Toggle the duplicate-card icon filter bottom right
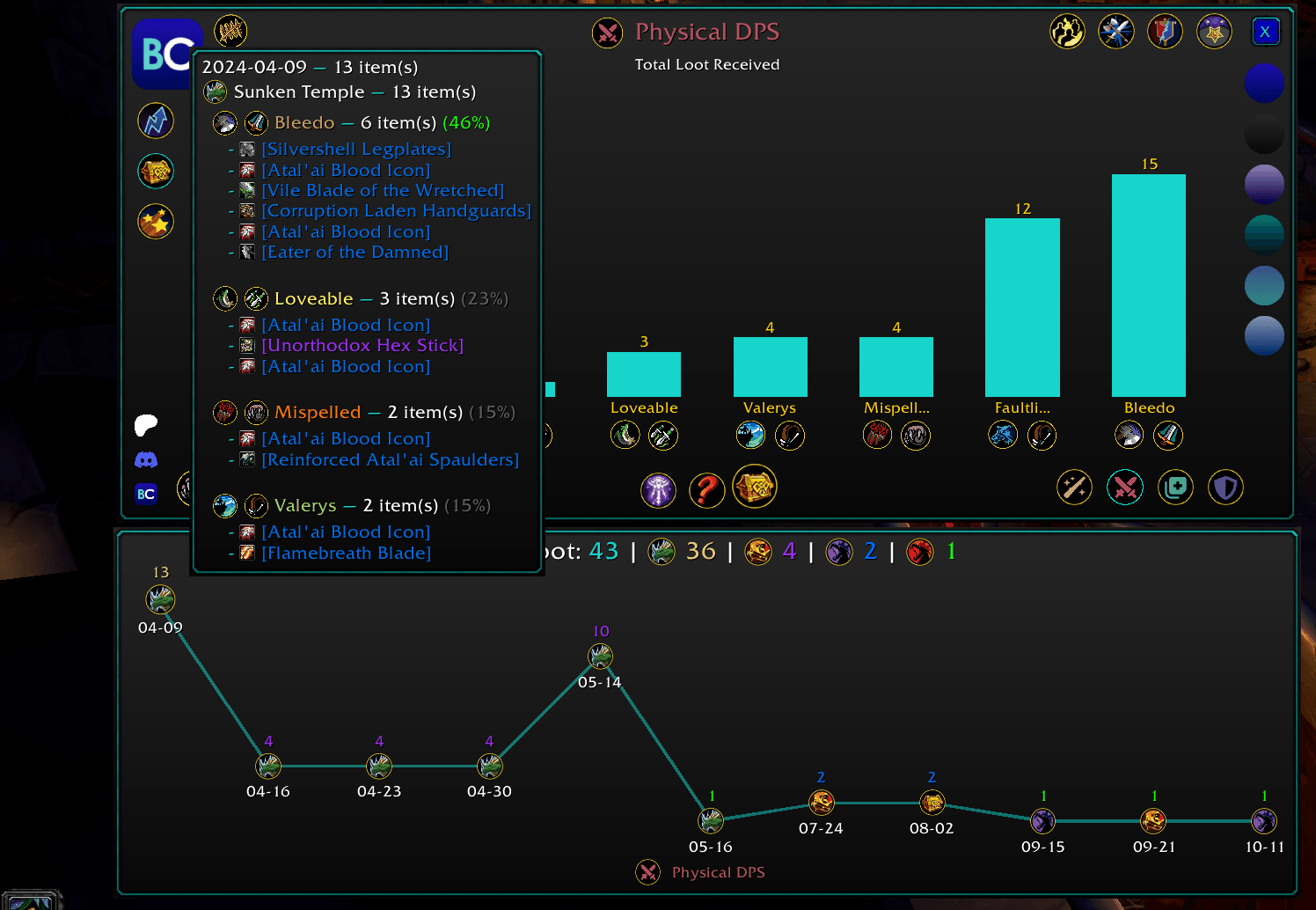 (1176, 486)
